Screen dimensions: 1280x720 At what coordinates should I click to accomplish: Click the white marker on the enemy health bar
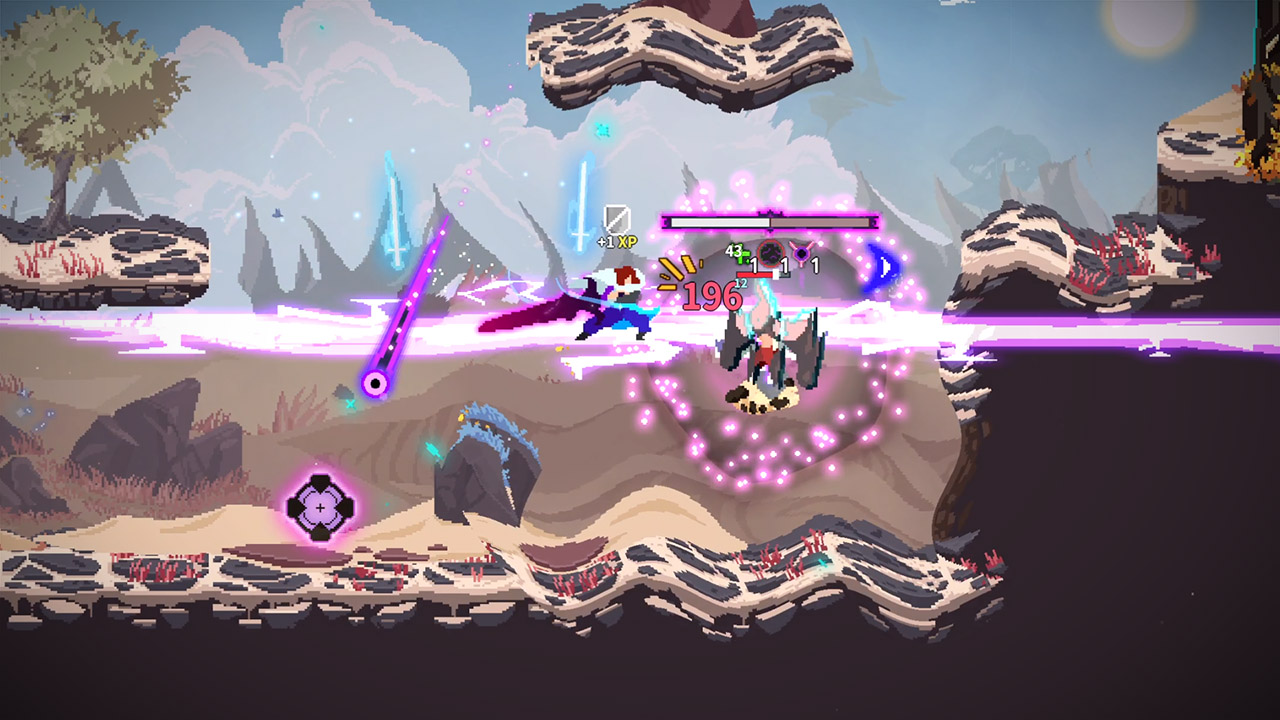775,273
